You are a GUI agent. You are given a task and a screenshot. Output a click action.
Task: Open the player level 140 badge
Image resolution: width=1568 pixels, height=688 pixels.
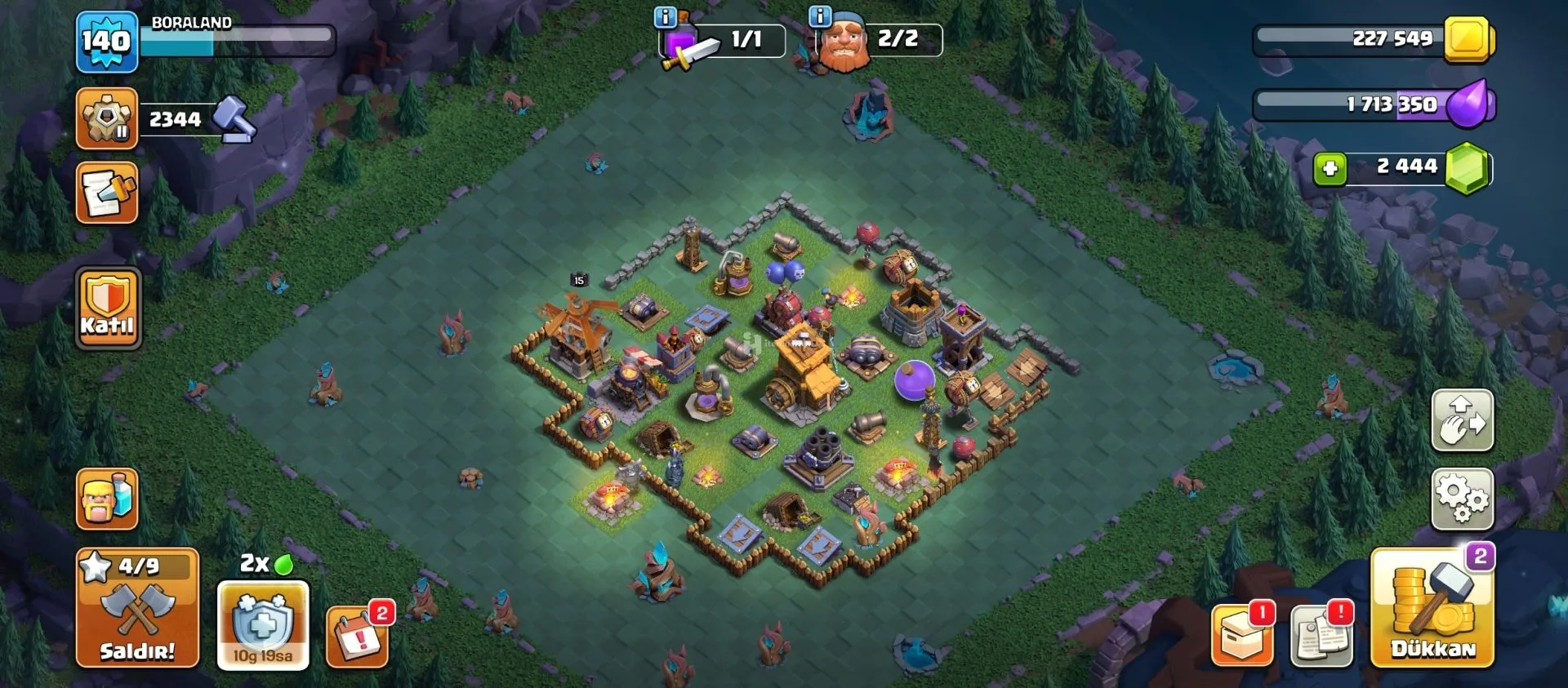point(106,42)
